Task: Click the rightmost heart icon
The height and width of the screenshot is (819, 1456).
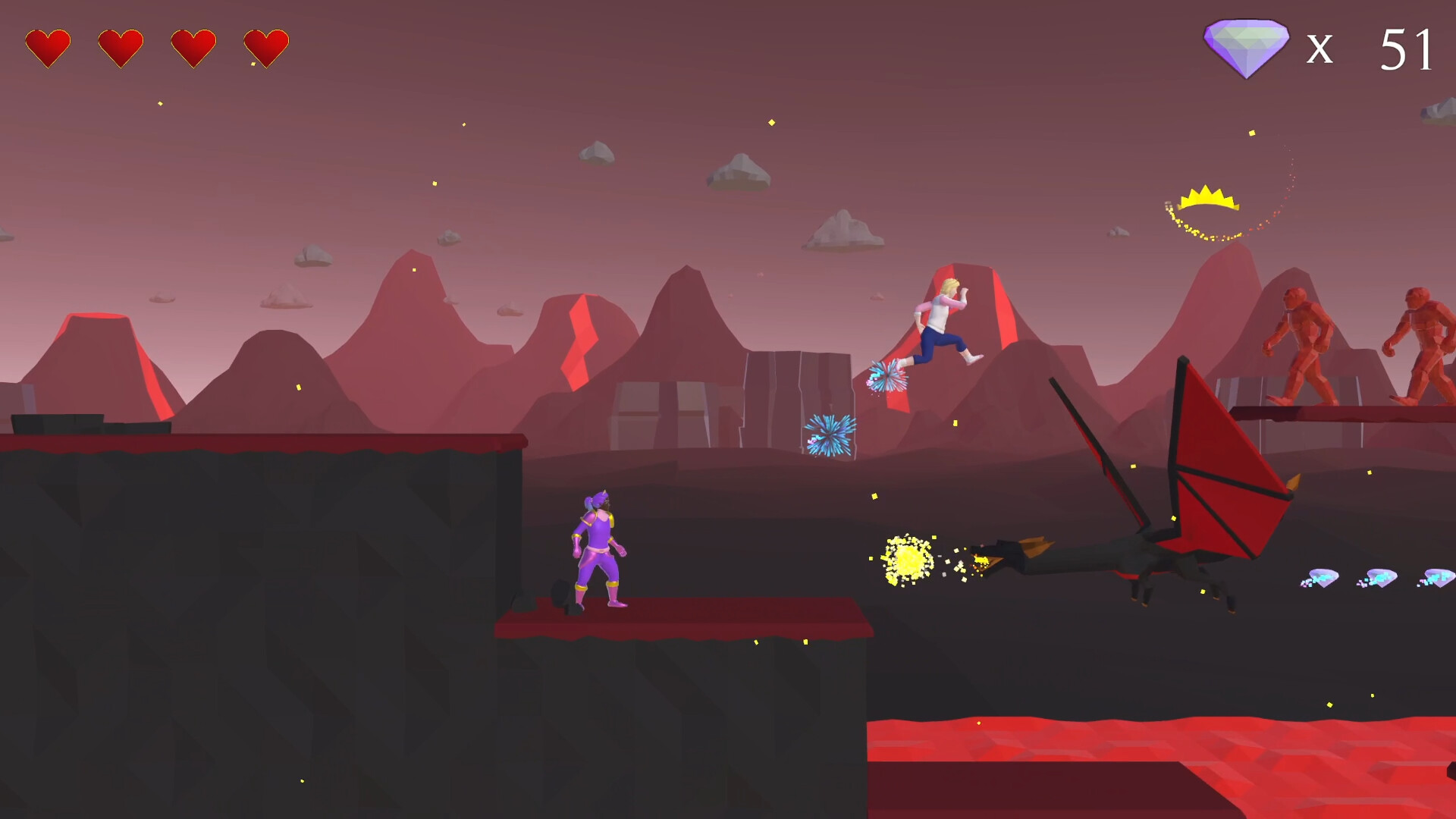Action: pyautogui.click(x=265, y=45)
